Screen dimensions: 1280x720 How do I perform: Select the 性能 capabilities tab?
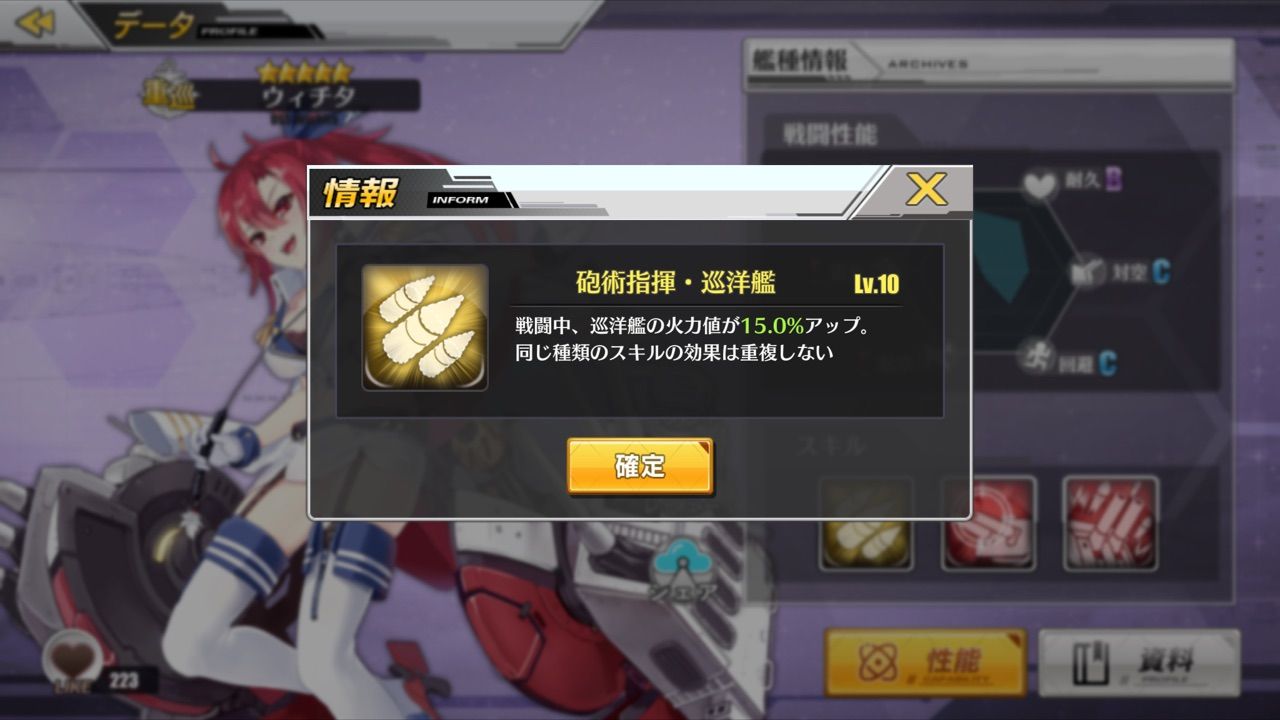pos(926,662)
